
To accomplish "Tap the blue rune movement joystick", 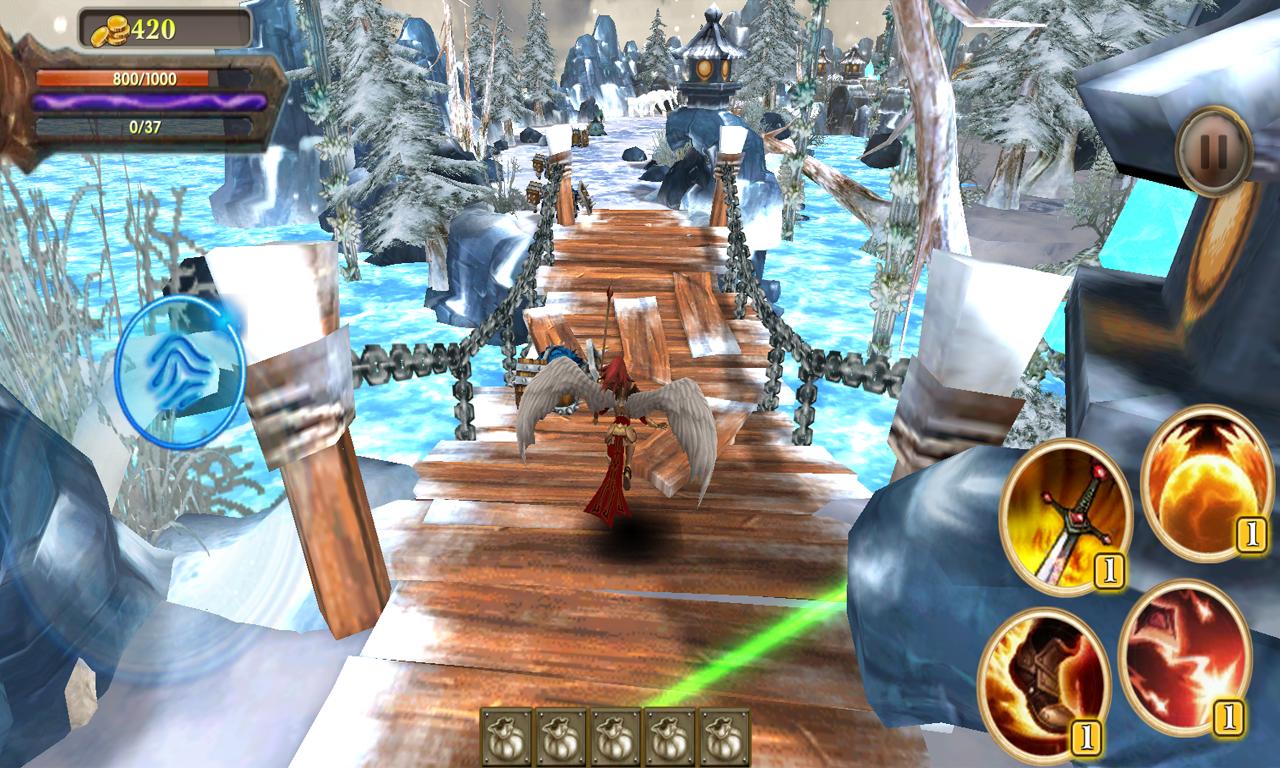I will point(180,372).
